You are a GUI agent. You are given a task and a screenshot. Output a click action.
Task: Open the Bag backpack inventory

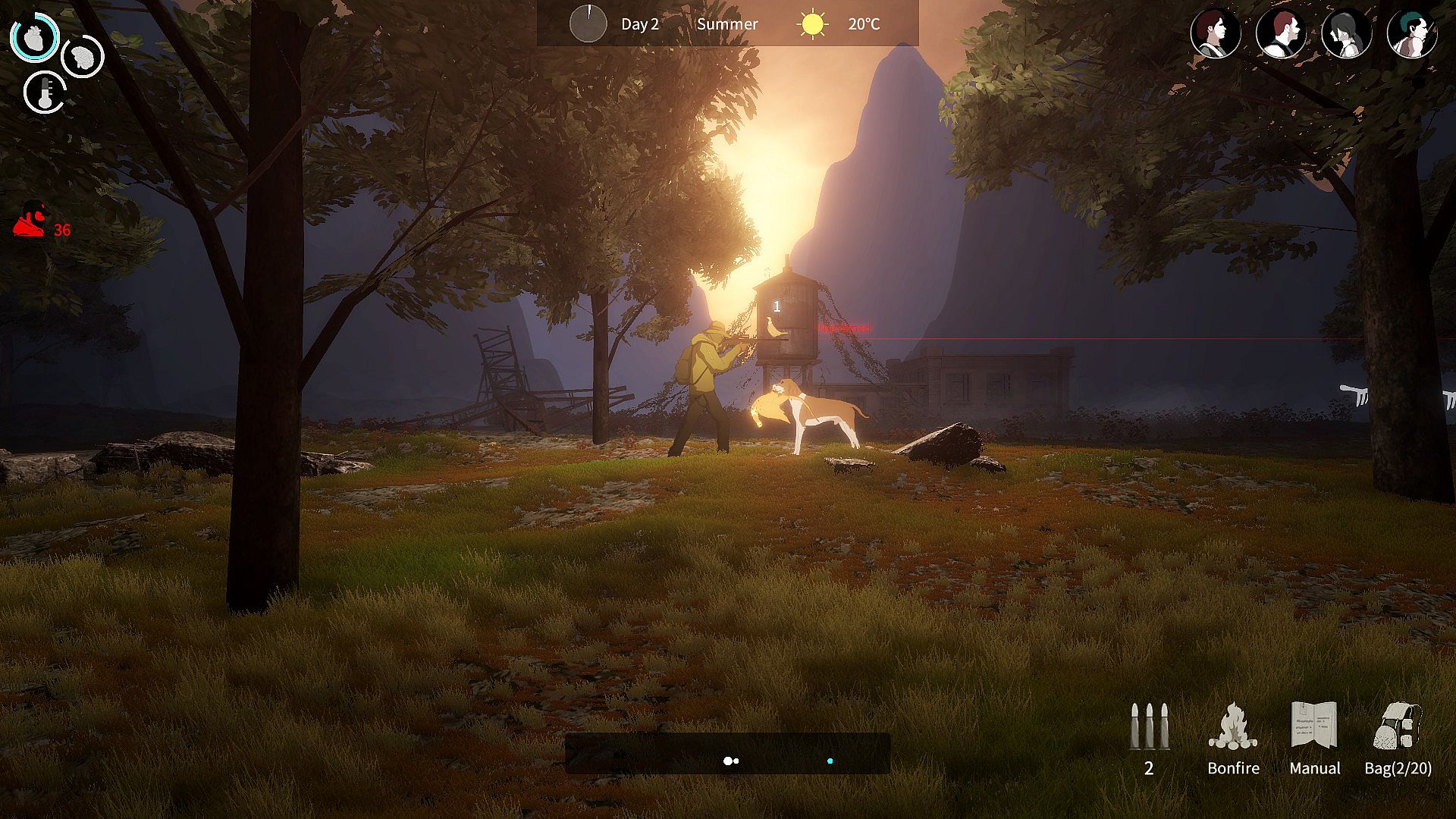[x=1398, y=726]
